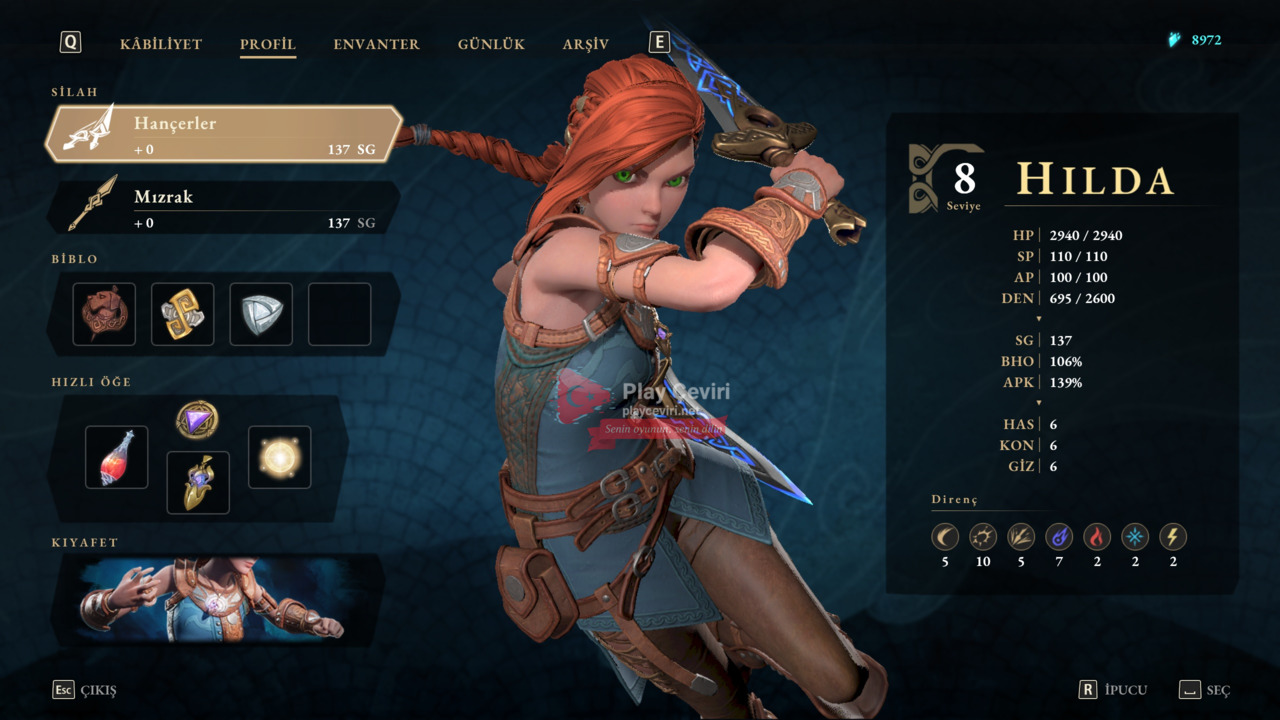Choose the Mızrak weapon slot
This screenshot has height=720, width=1280.
coord(223,207)
